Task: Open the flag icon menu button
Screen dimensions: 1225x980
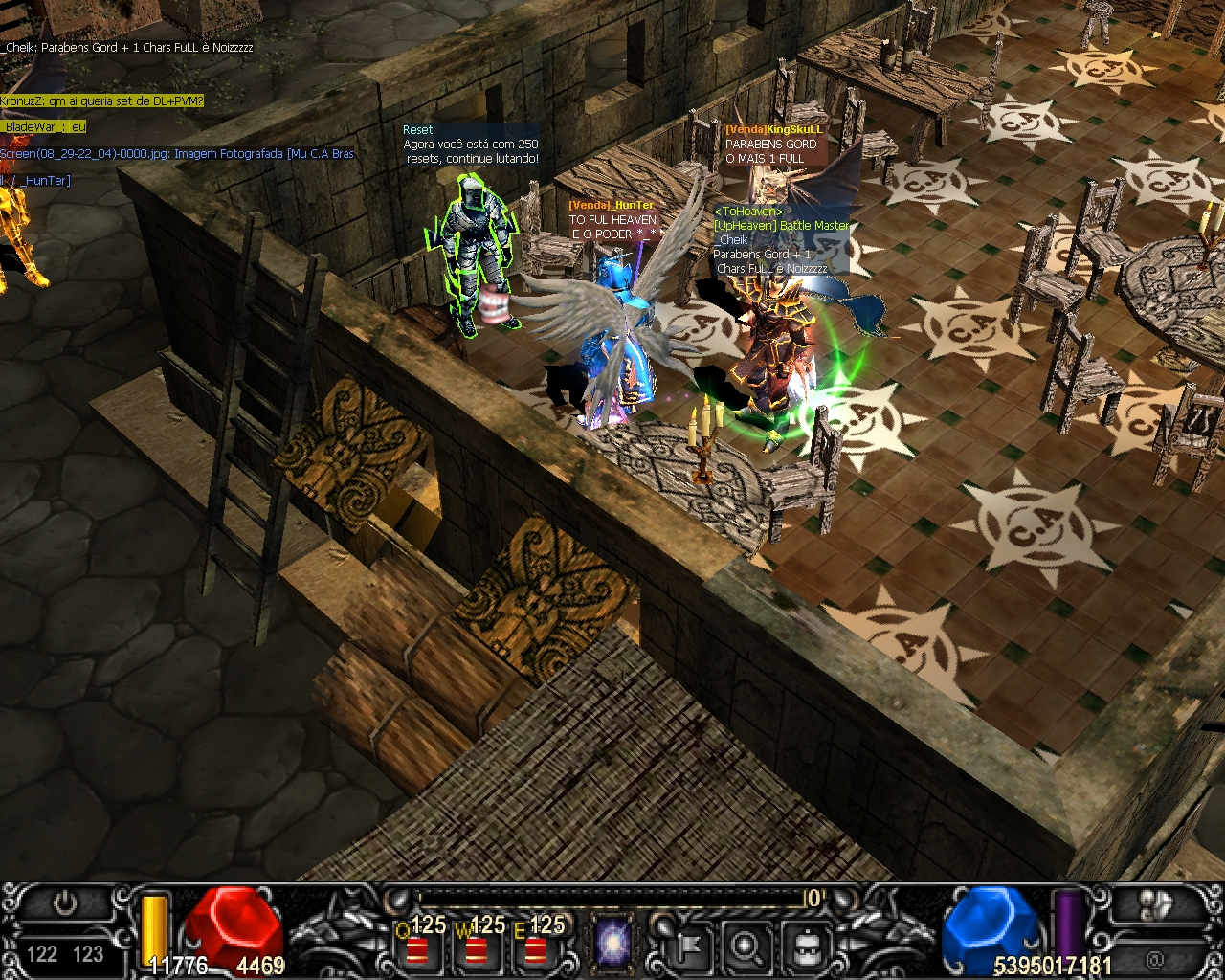Action: click(x=687, y=947)
